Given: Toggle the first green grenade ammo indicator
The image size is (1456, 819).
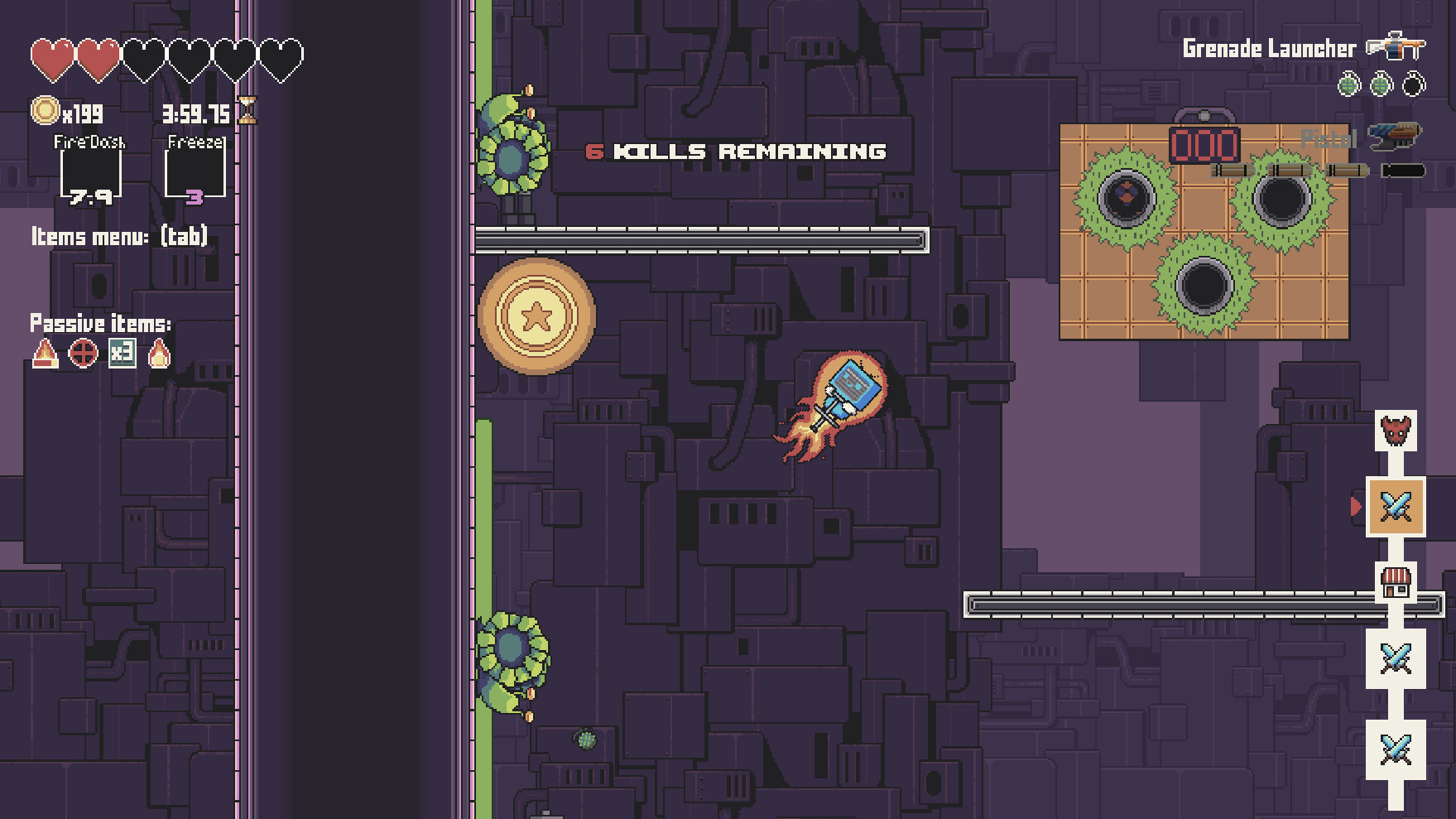Looking at the screenshot, I should click(x=1348, y=84).
